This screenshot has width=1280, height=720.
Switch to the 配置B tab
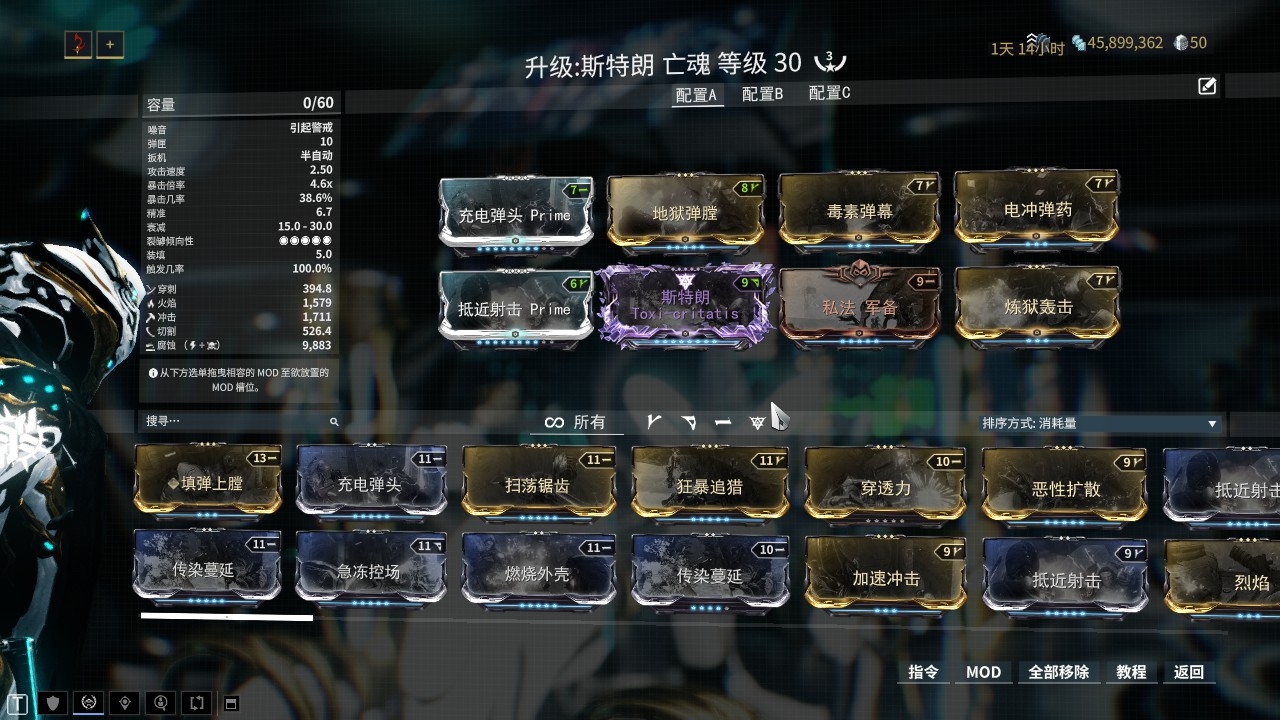click(762, 92)
